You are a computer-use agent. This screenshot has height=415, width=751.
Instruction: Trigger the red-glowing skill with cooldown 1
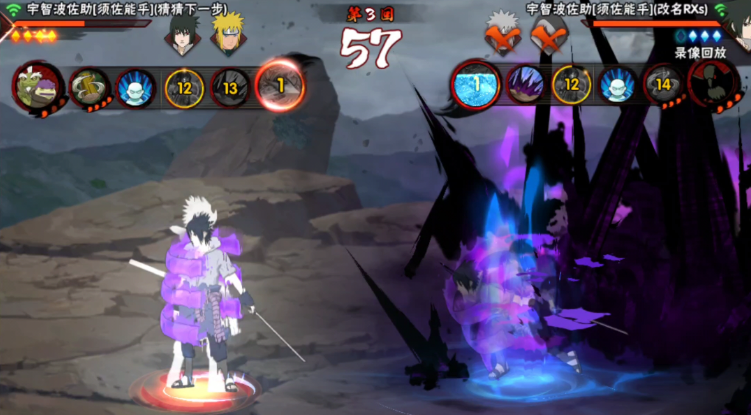280,86
